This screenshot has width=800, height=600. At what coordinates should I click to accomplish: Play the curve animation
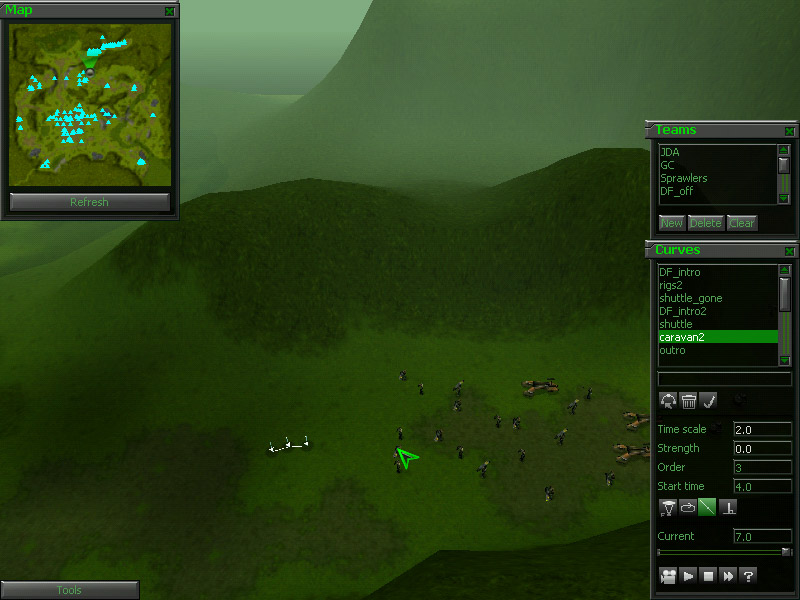688,575
